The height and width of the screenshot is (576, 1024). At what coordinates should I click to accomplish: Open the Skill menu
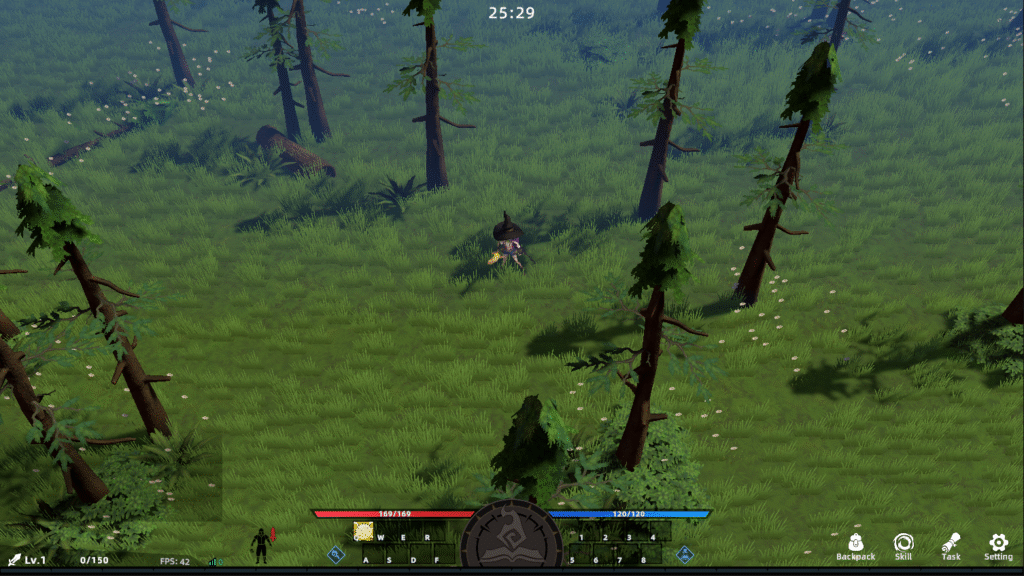point(903,544)
